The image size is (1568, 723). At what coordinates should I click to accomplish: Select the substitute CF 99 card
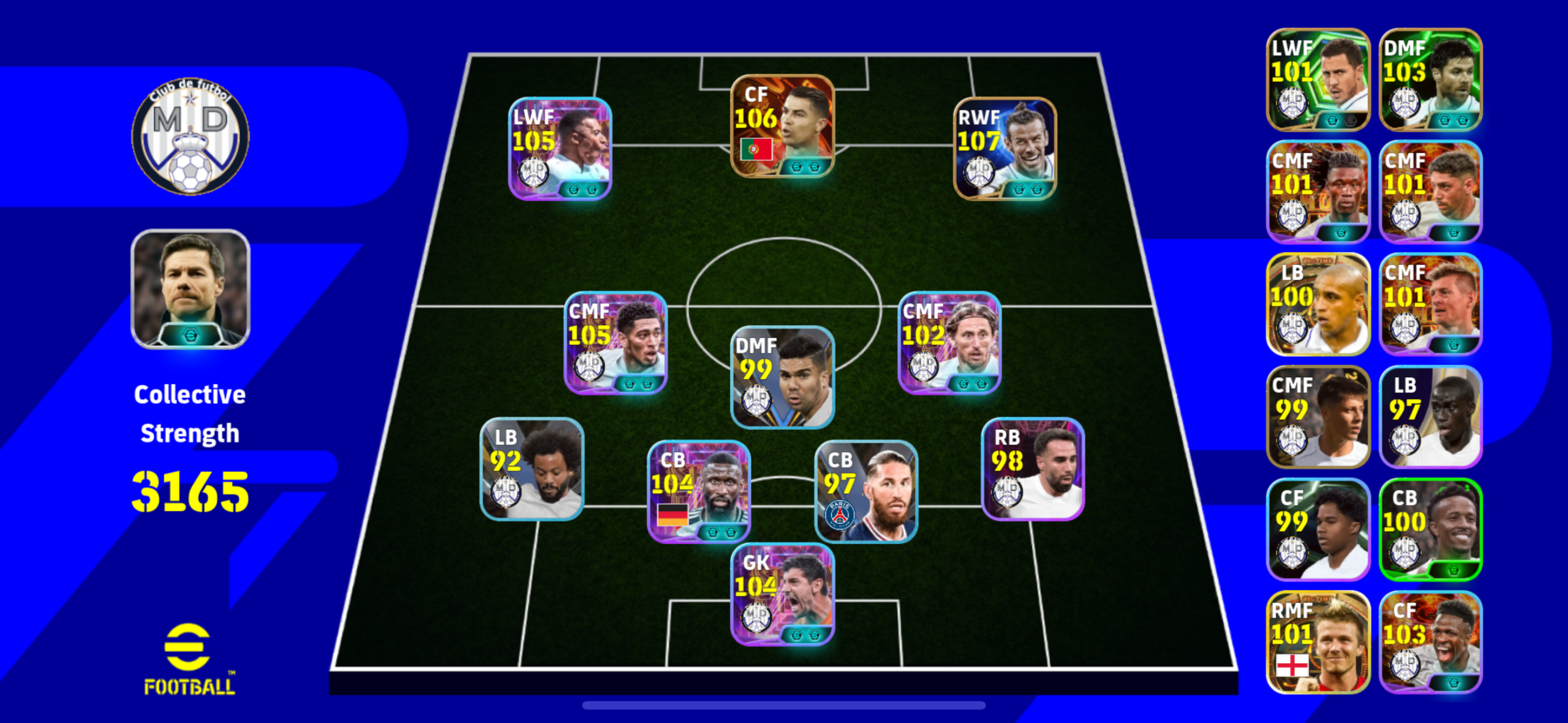tap(1317, 530)
